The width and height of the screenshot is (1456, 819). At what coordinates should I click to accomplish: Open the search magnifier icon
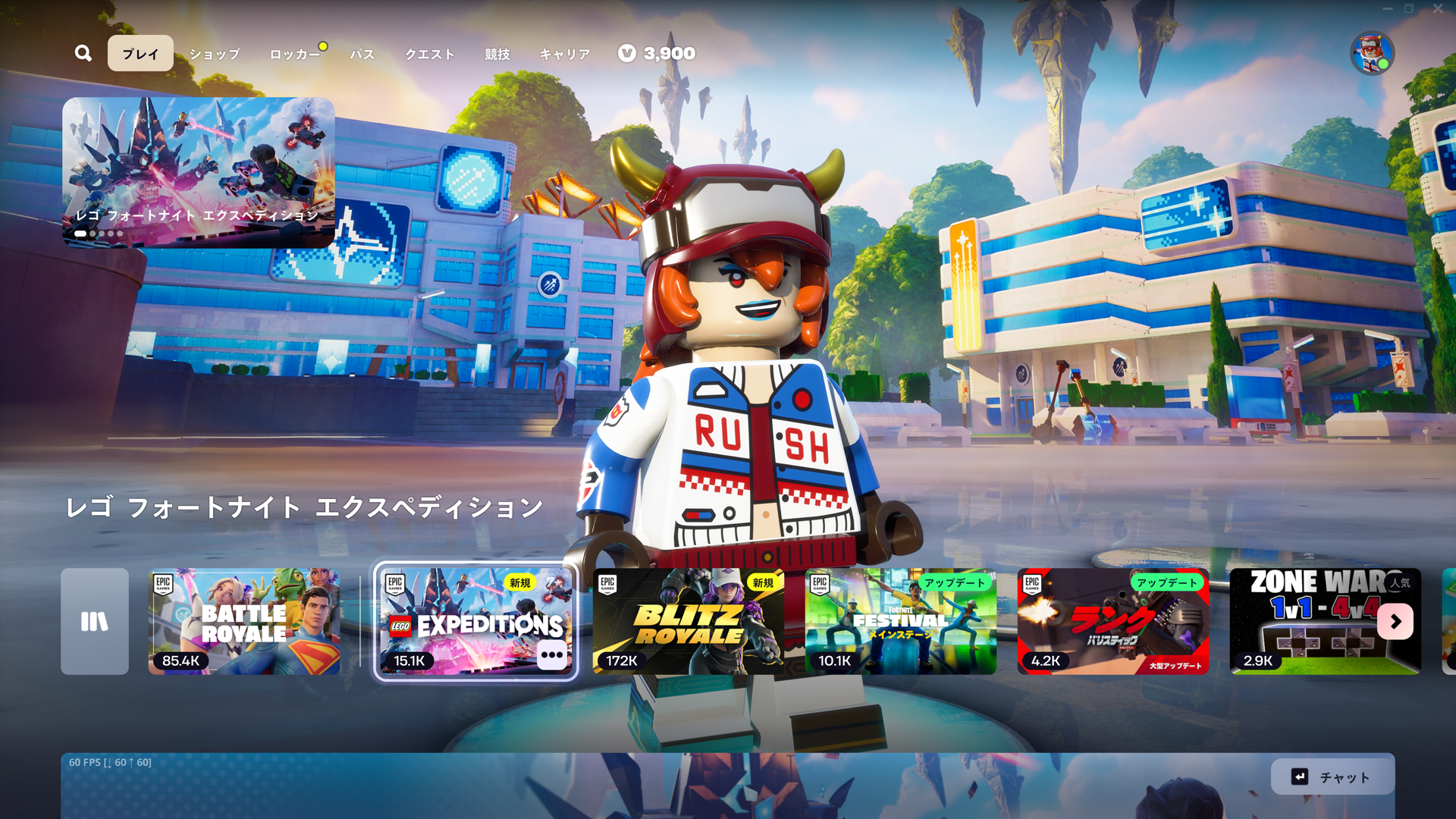pyautogui.click(x=83, y=53)
